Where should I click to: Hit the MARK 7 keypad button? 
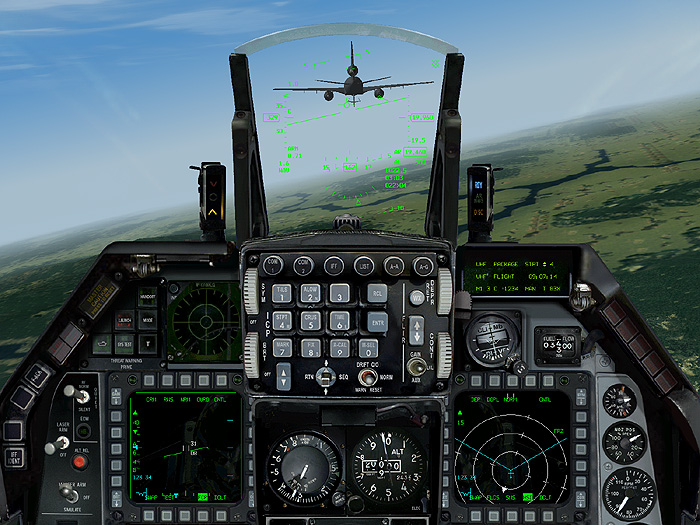pos(283,348)
